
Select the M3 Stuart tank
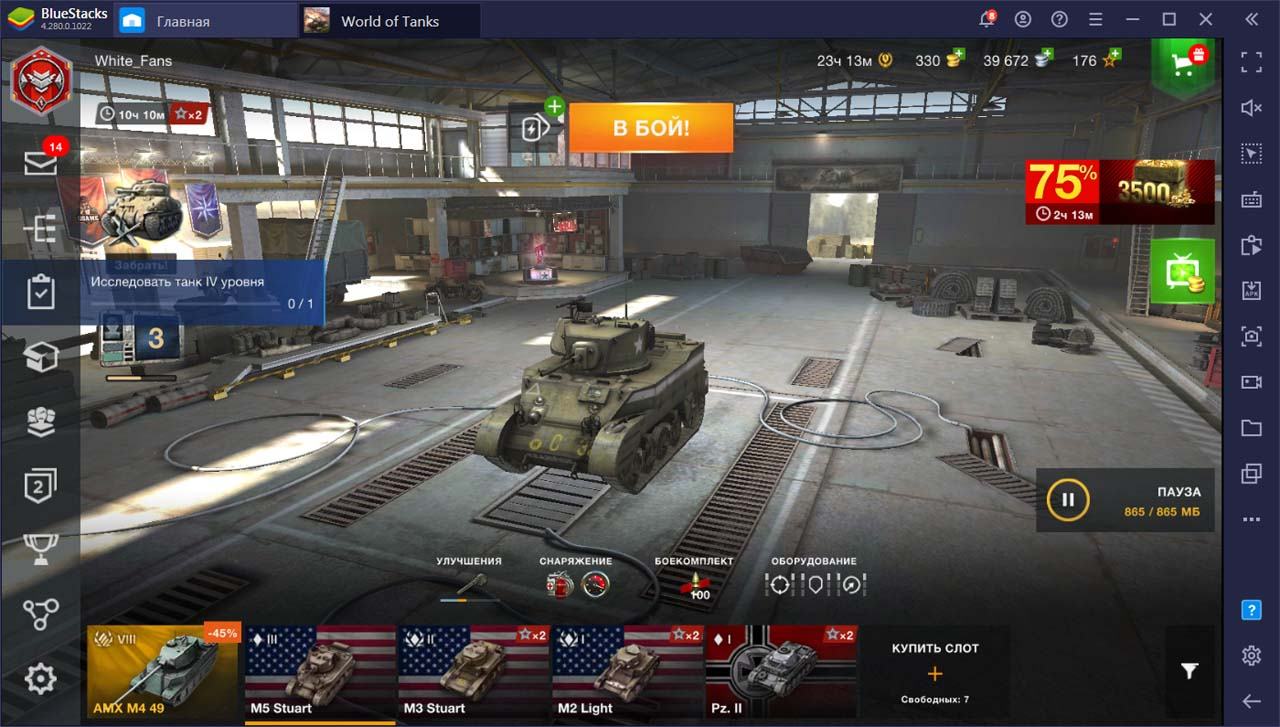[474, 673]
